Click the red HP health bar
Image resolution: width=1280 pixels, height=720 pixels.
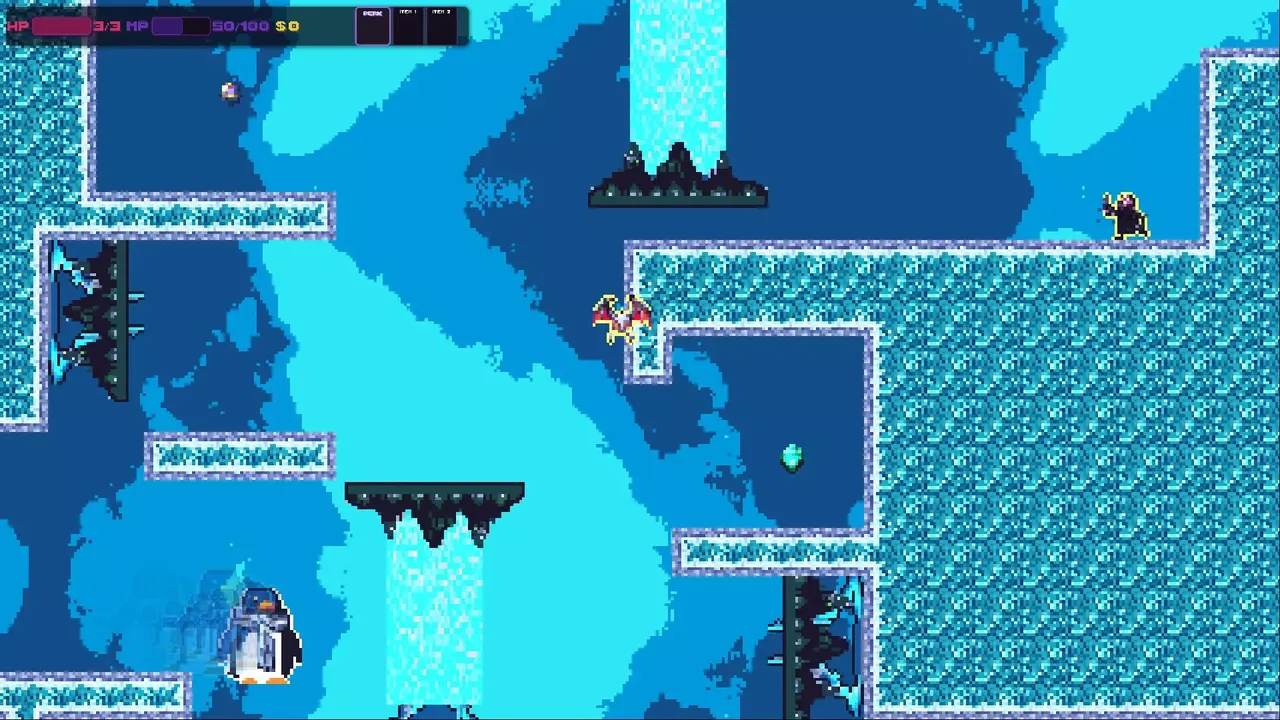click(x=60, y=26)
